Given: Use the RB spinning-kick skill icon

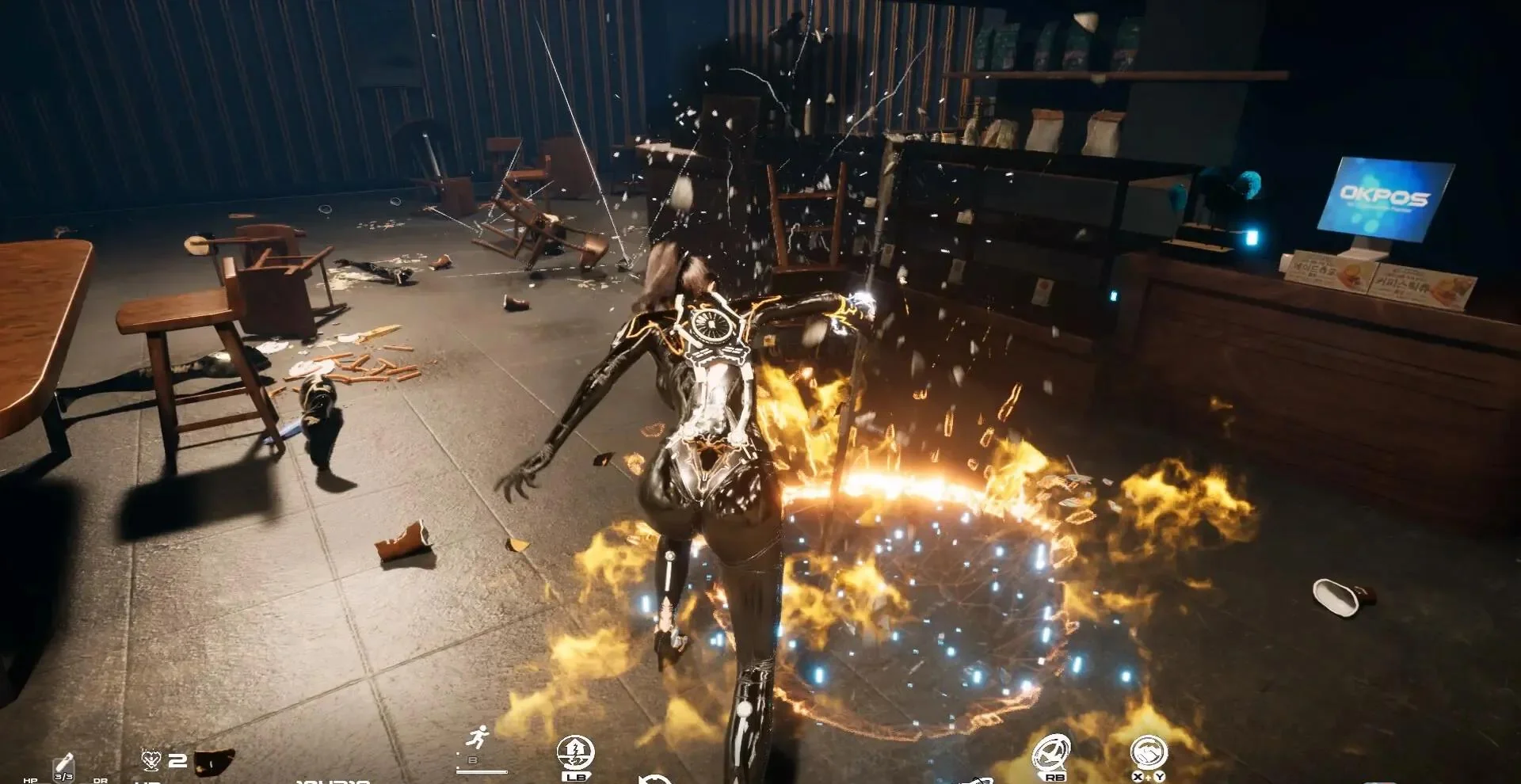Looking at the screenshot, I should tap(1052, 753).
